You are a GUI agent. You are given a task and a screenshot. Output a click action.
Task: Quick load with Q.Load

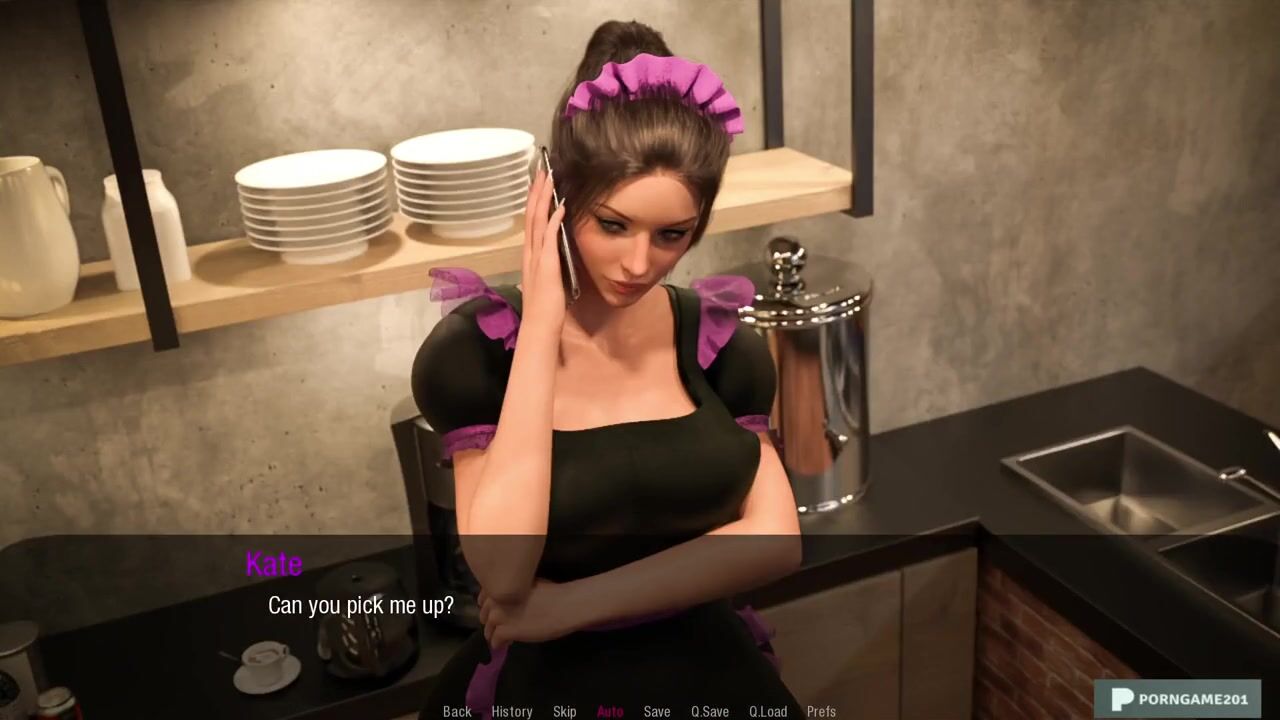coord(768,711)
